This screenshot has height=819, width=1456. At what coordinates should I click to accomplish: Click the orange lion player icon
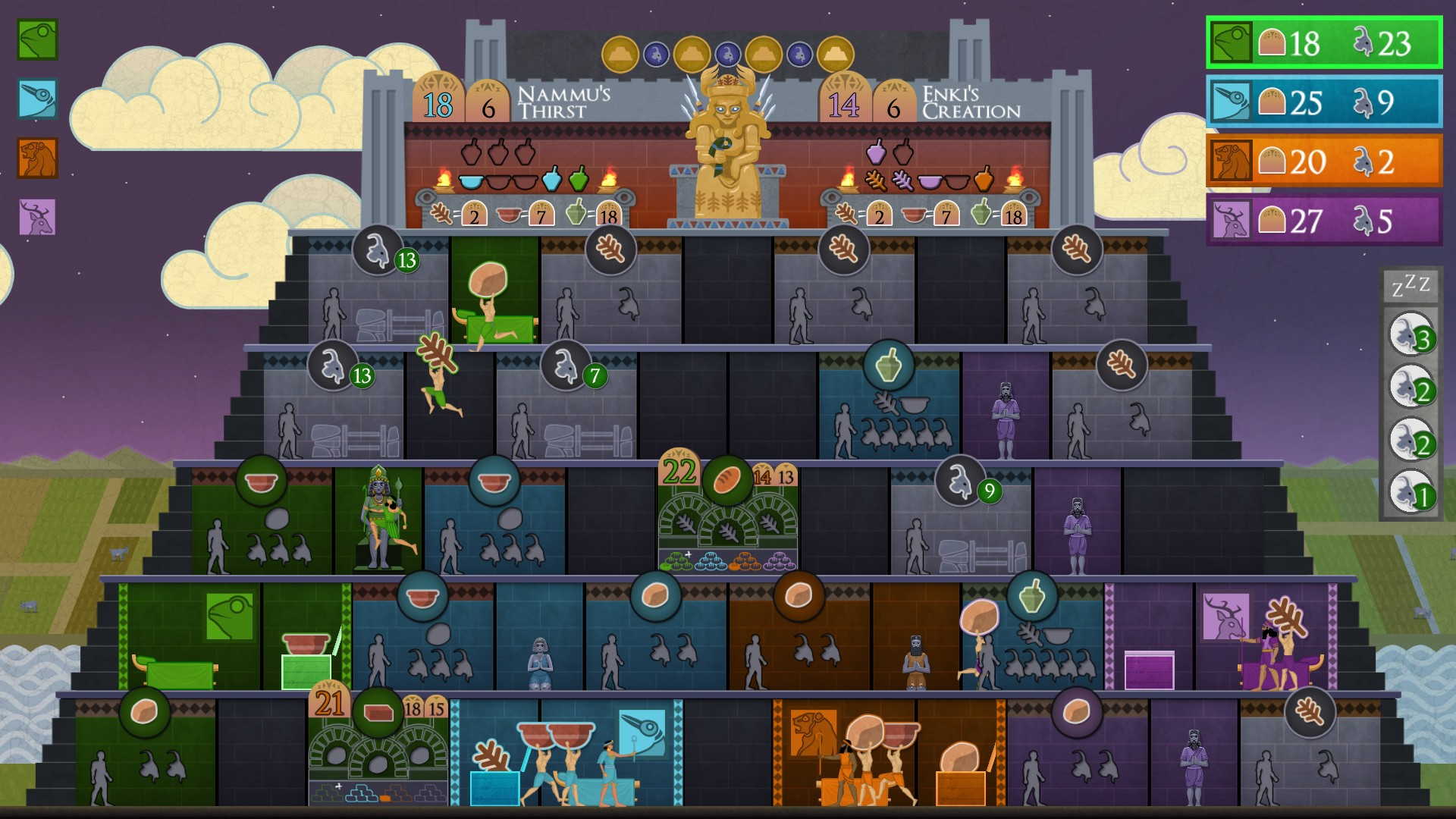click(x=37, y=158)
